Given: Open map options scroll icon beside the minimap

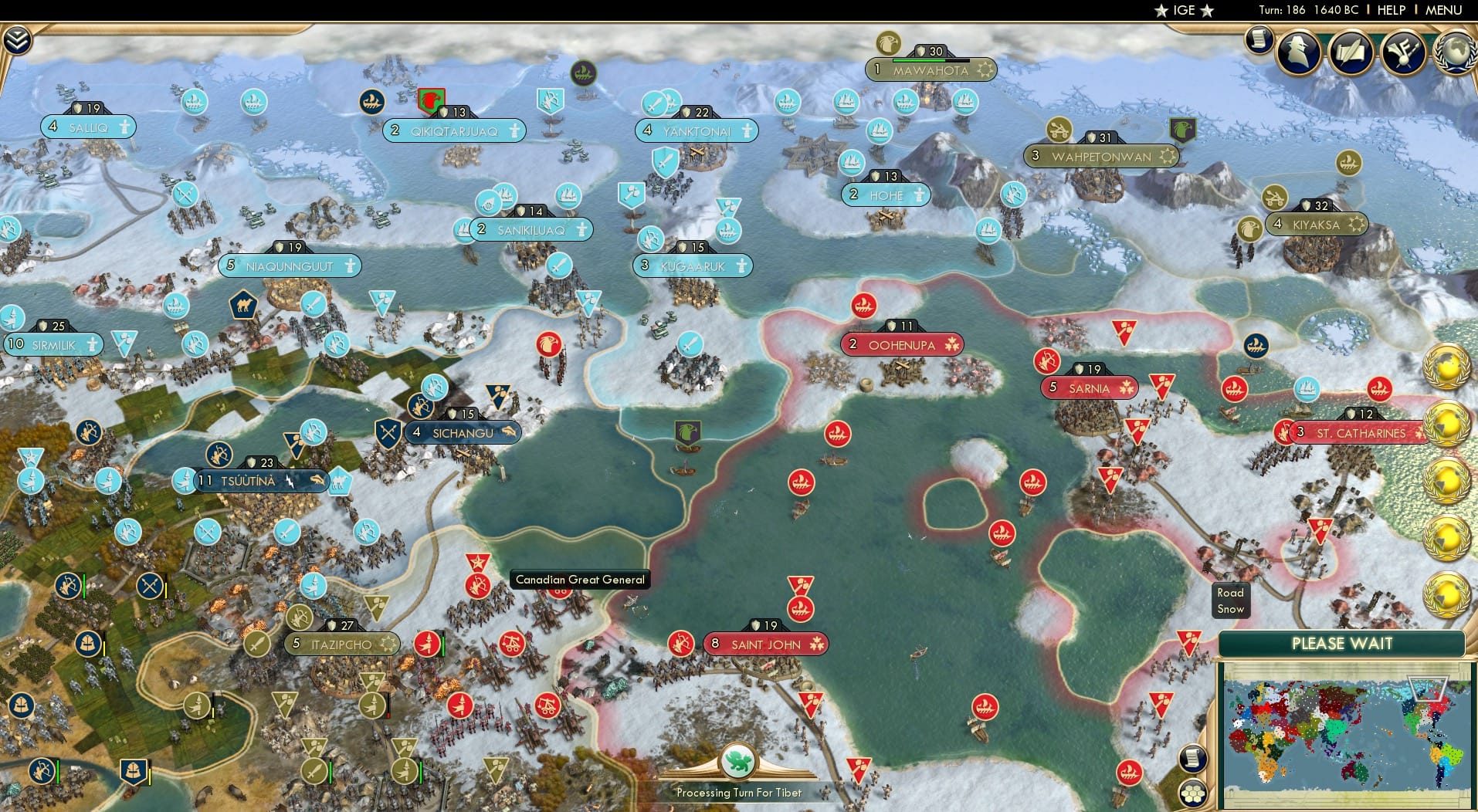Looking at the screenshot, I should point(1194,758).
